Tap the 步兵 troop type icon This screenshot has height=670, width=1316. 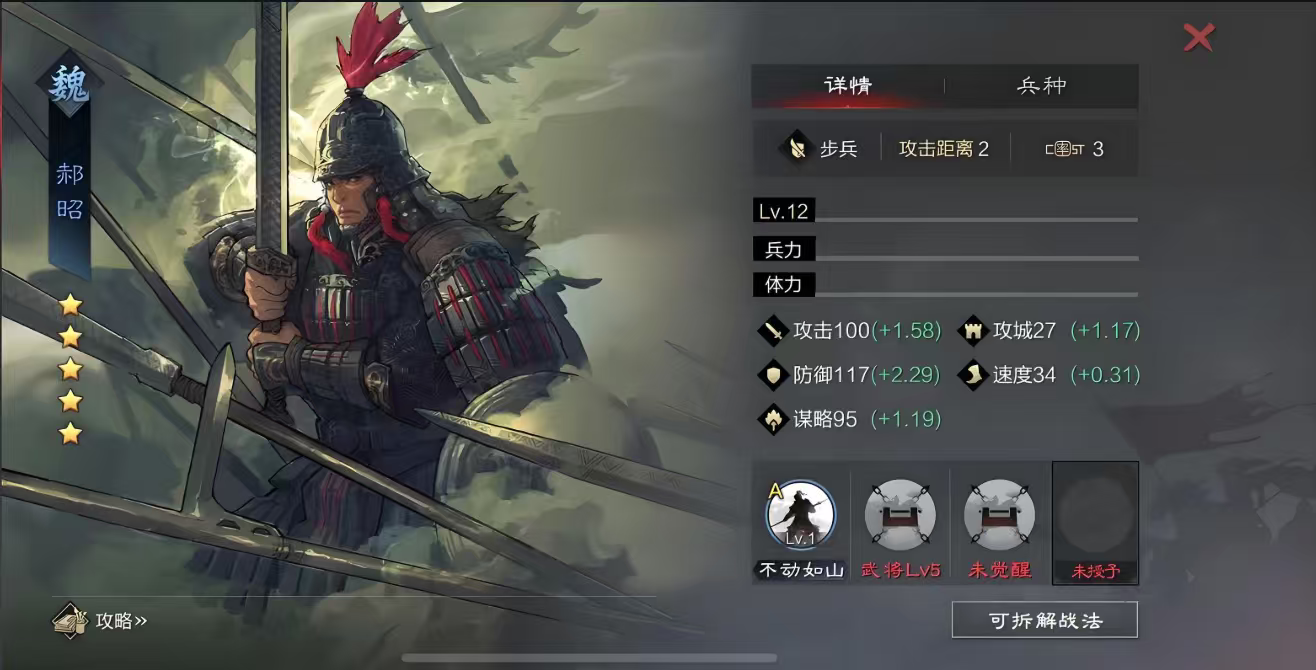797,149
